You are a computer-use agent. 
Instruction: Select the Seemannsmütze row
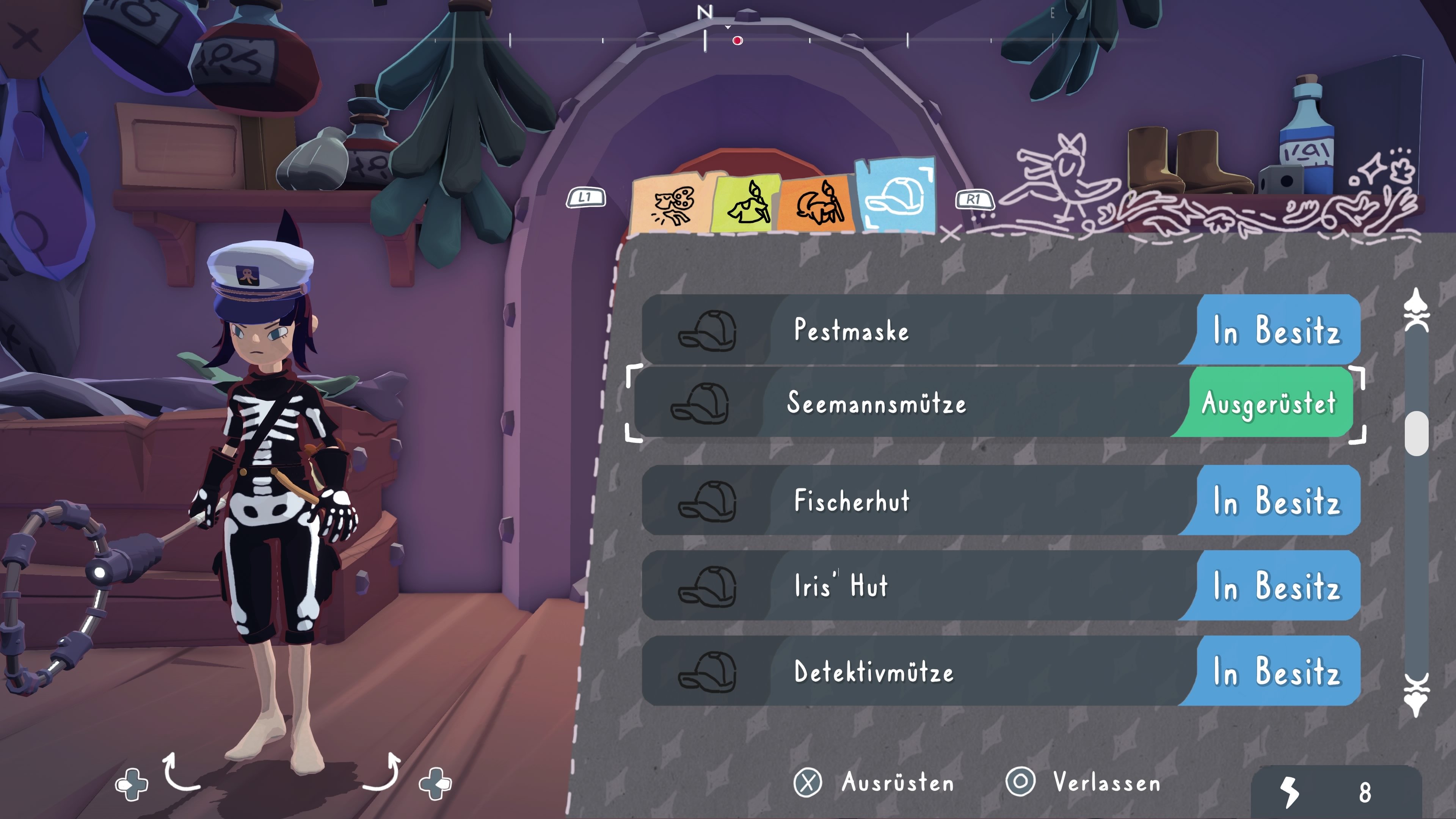pos(961,403)
